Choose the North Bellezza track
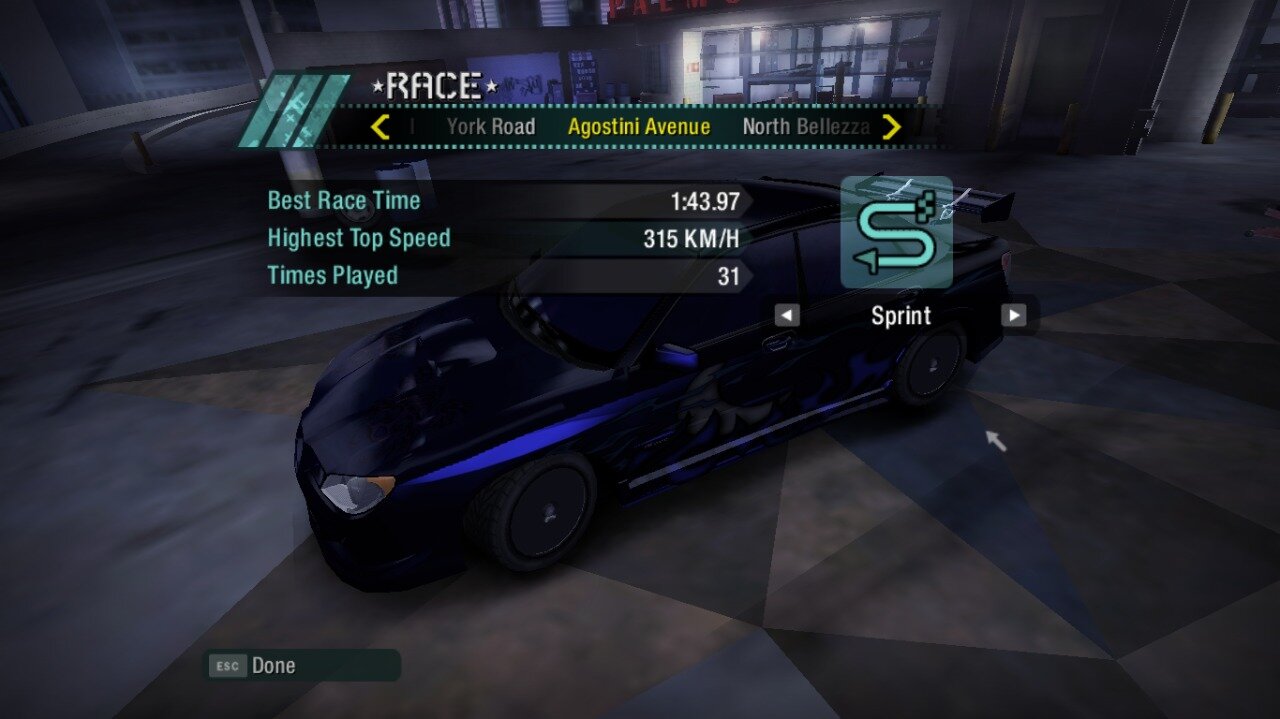The width and height of the screenshot is (1280, 719). (x=805, y=127)
